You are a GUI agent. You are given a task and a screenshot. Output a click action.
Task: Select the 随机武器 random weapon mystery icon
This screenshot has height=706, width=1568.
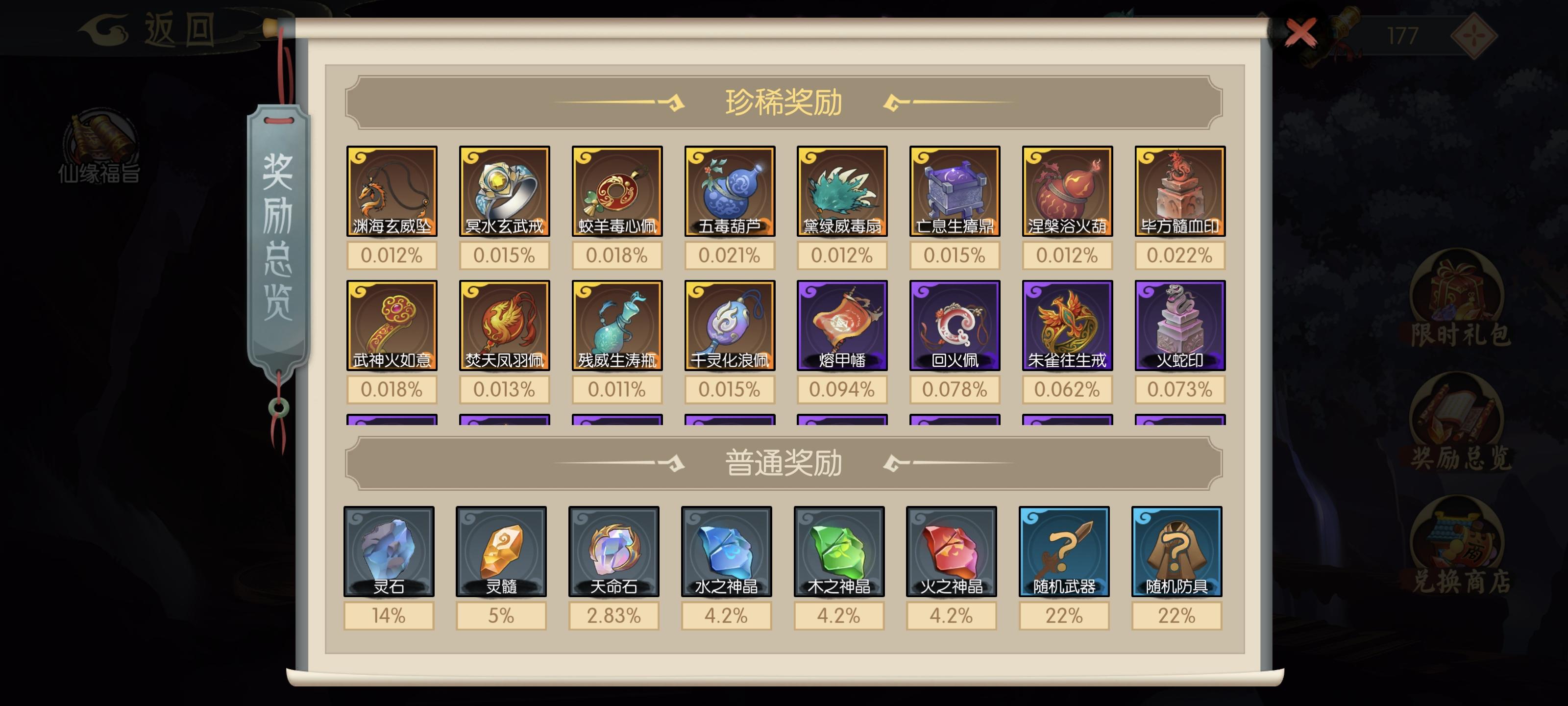coord(1065,551)
